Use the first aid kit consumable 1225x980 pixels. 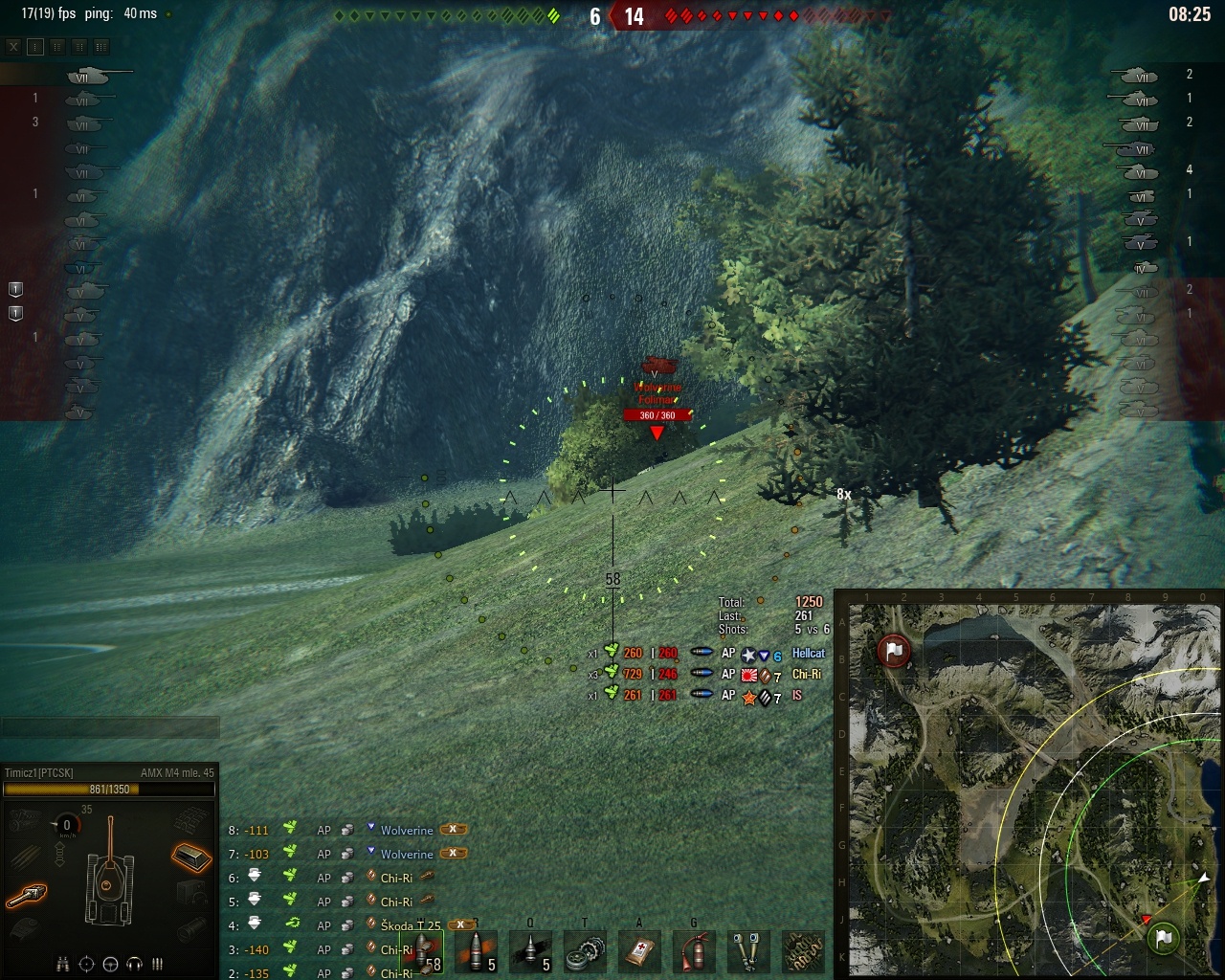pyautogui.click(x=638, y=950)
